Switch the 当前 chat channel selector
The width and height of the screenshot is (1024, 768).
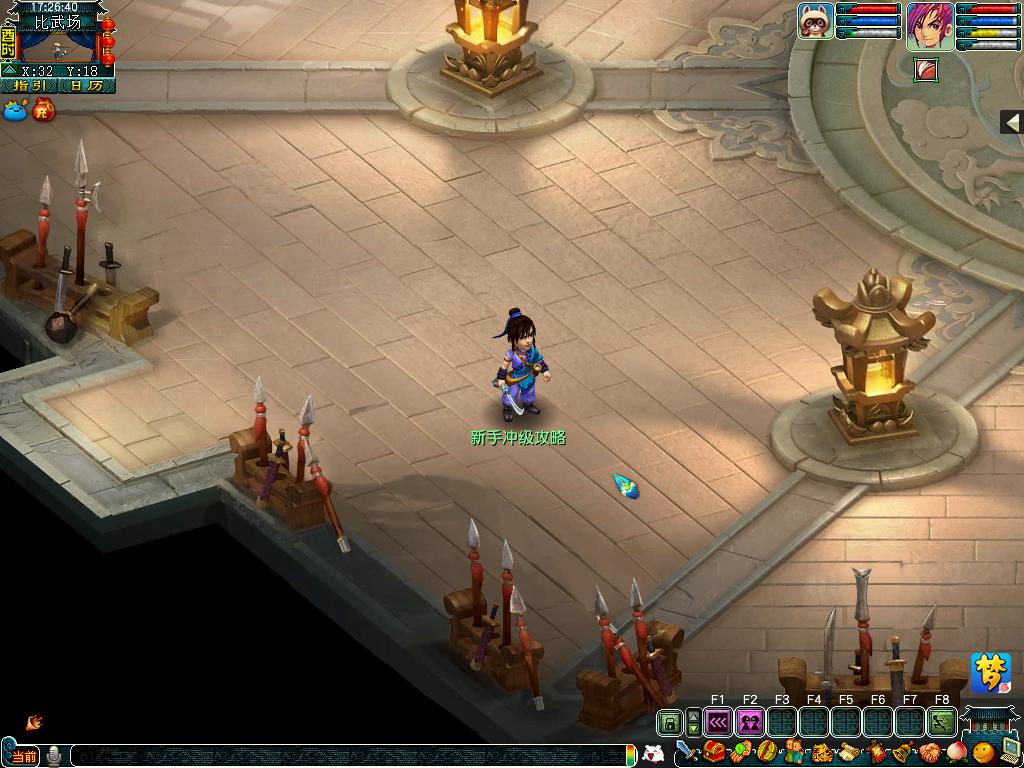point(24,756)
